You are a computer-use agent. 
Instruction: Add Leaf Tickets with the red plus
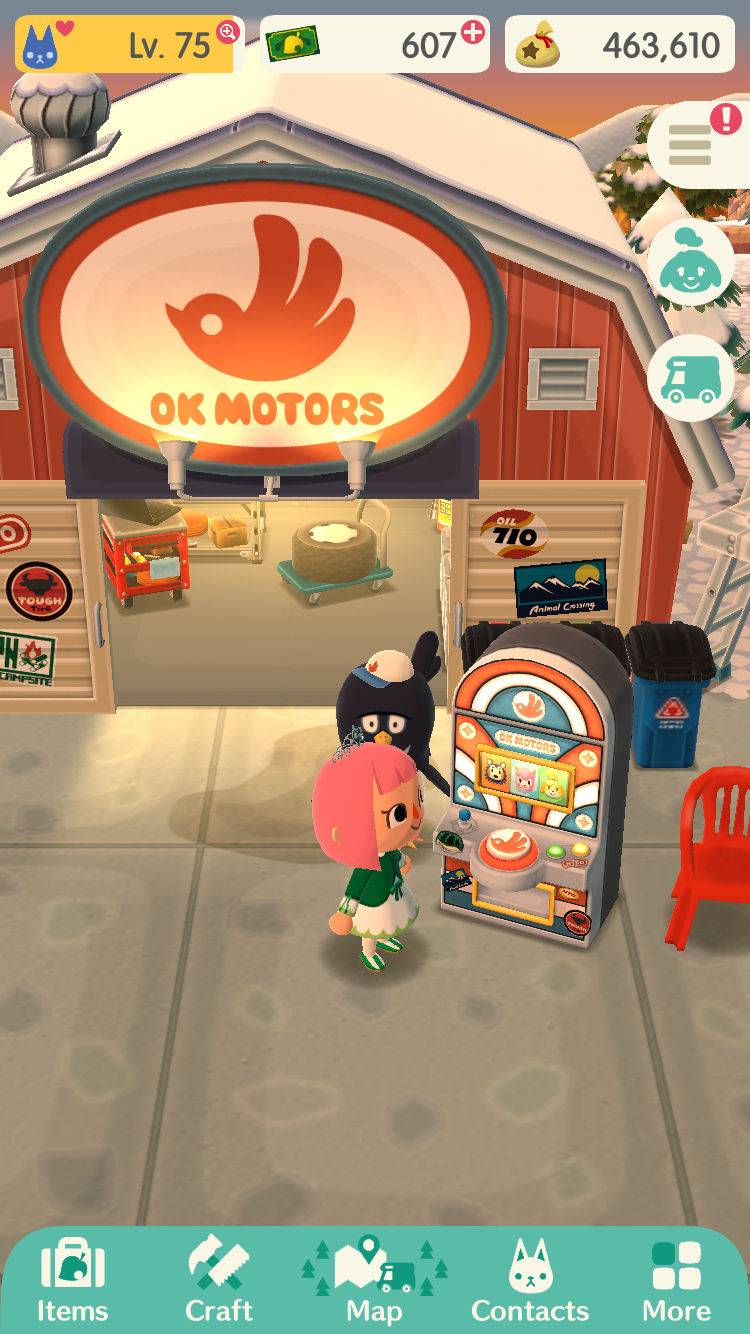coord(472,33)
